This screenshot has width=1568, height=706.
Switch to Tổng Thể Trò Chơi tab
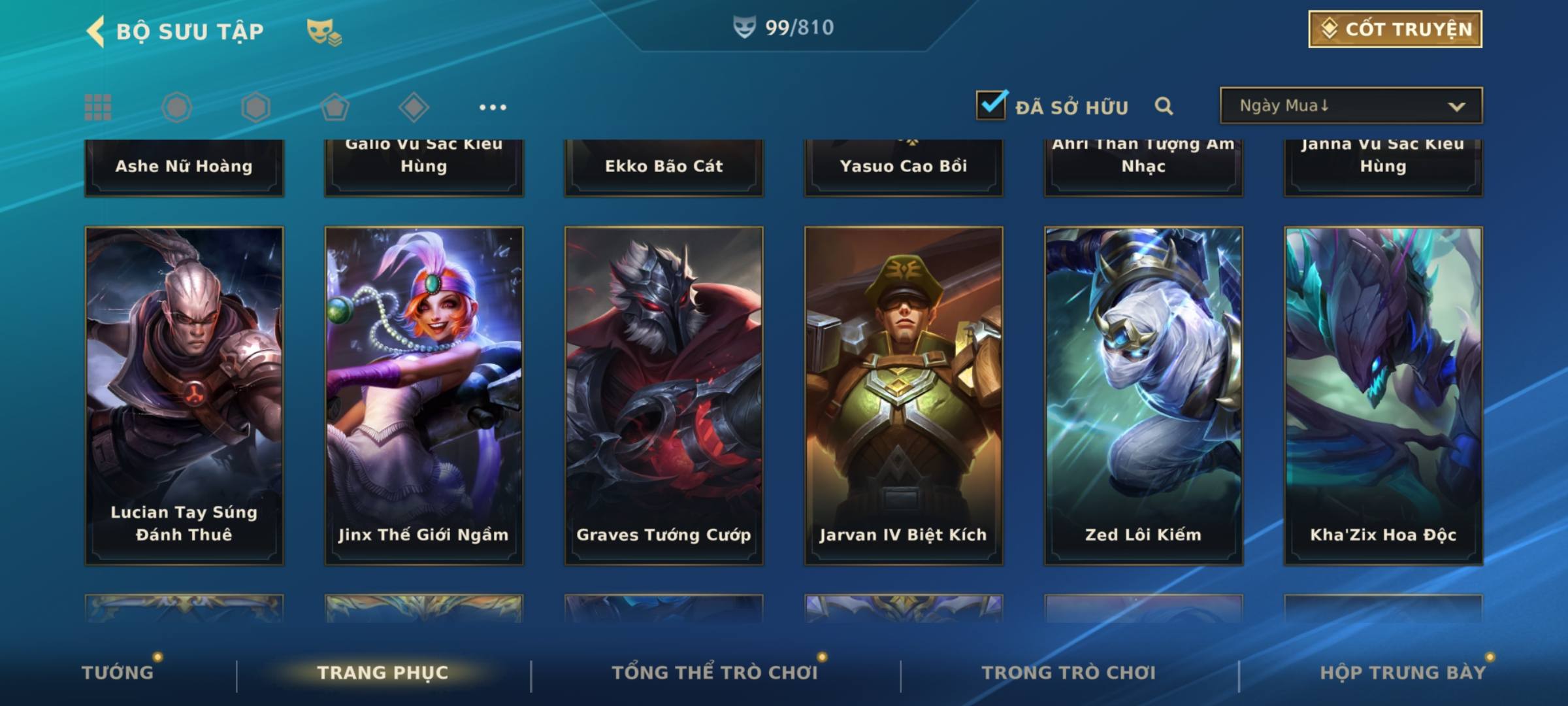[x=714, y=672]
